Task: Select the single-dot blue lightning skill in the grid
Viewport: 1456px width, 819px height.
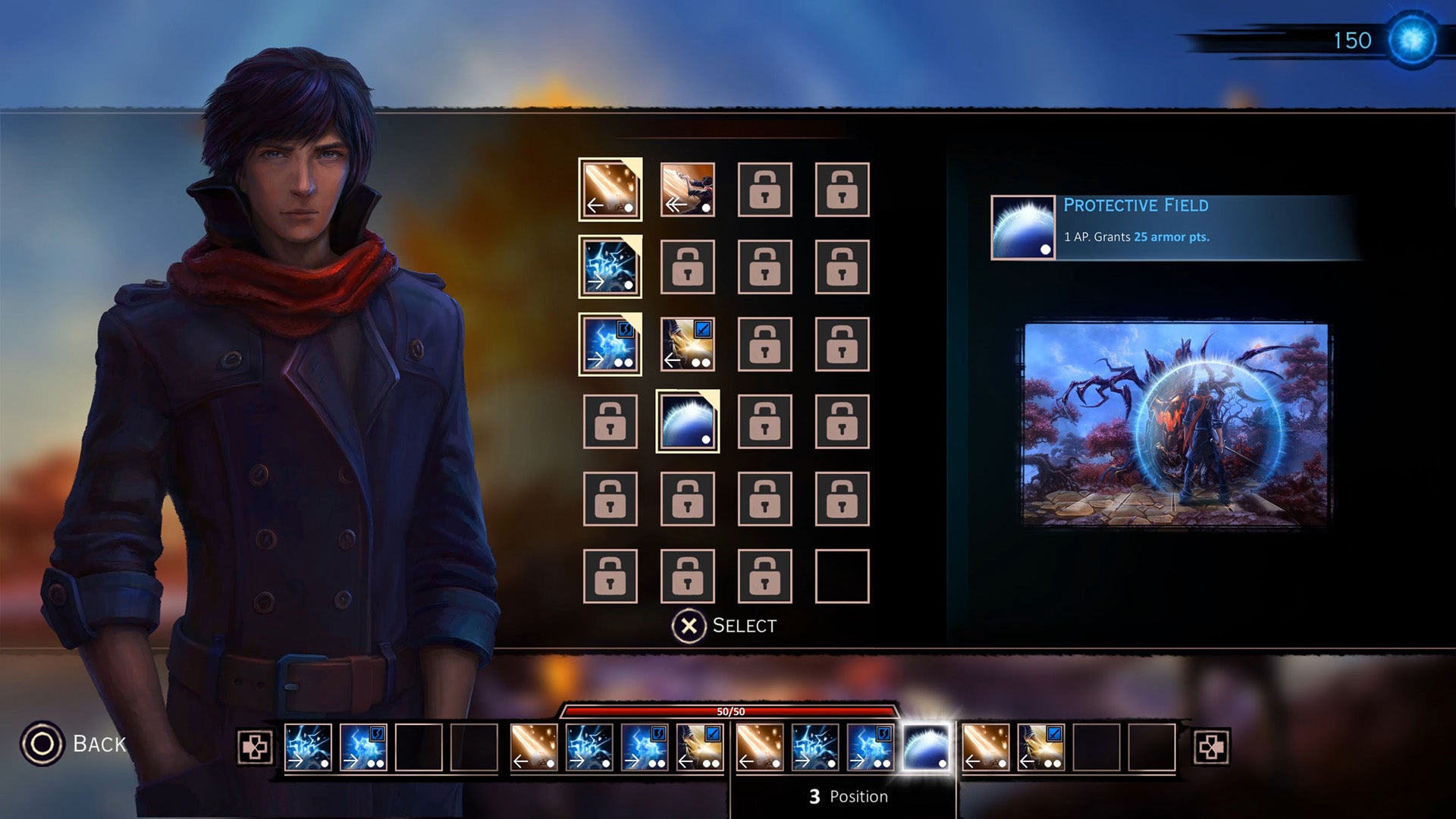Action: coord(610,267)
